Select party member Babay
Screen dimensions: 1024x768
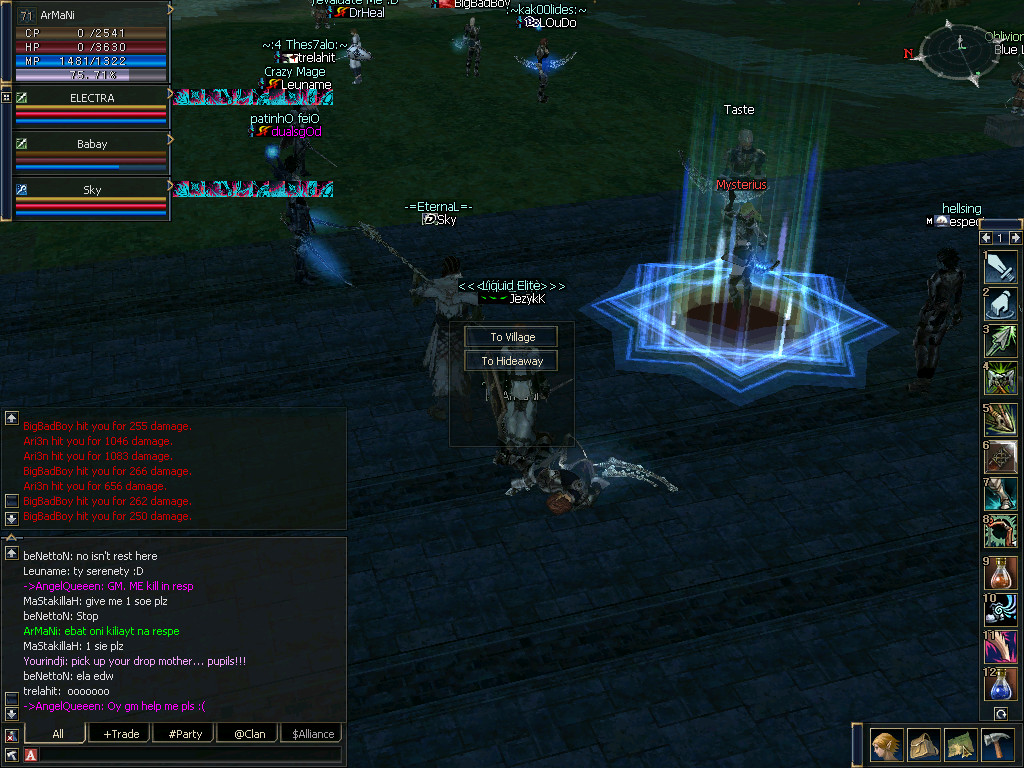[92, 144]
